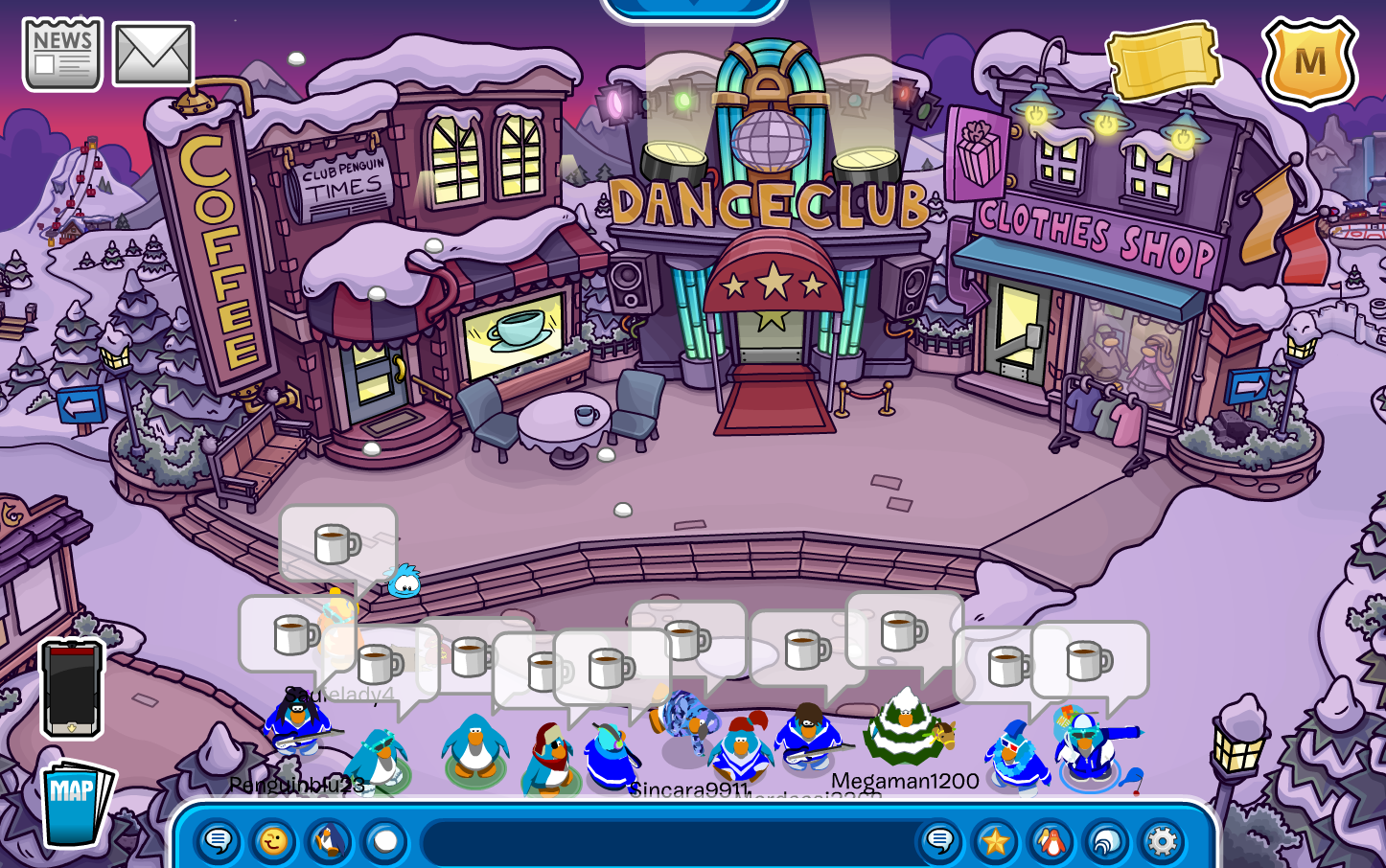Open the penguin actions menu
Image resolution: width=1386 pixels, height=868 pixels.
pyautogui.click(x=328, y=842)
